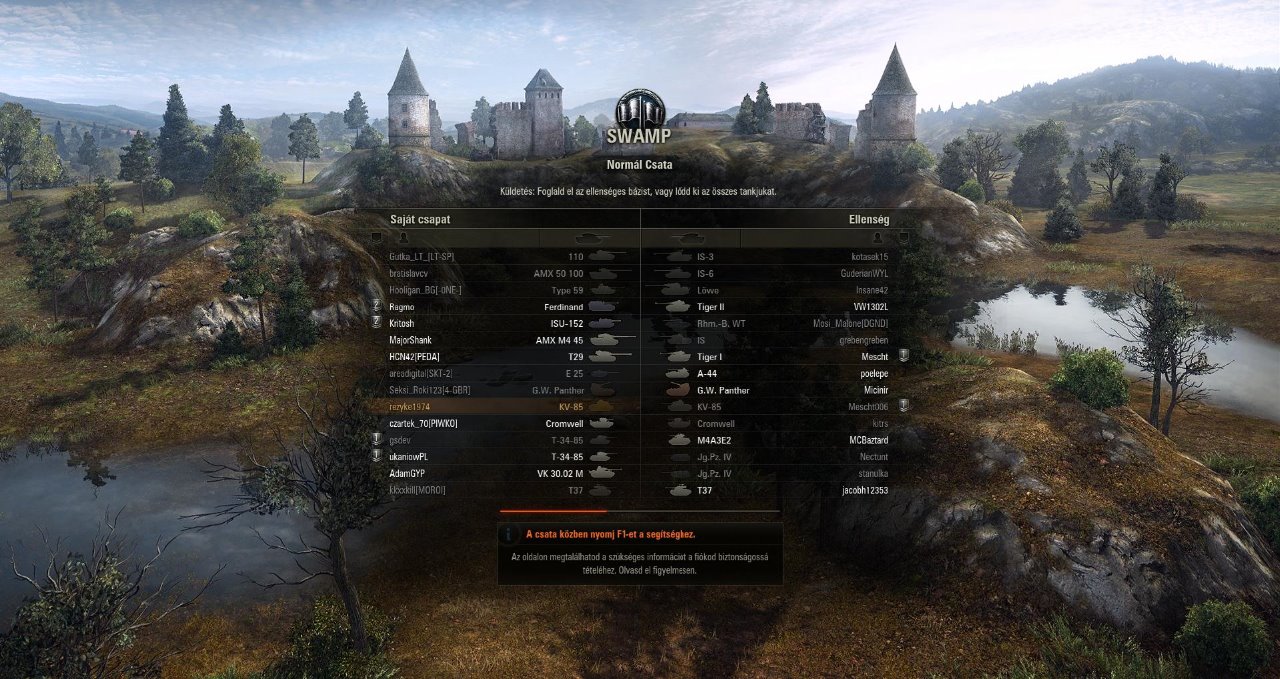Select Gutka_LT_ driving the 110
Image resolution: width=1280 pixels, height=679 pixels.
500,257
